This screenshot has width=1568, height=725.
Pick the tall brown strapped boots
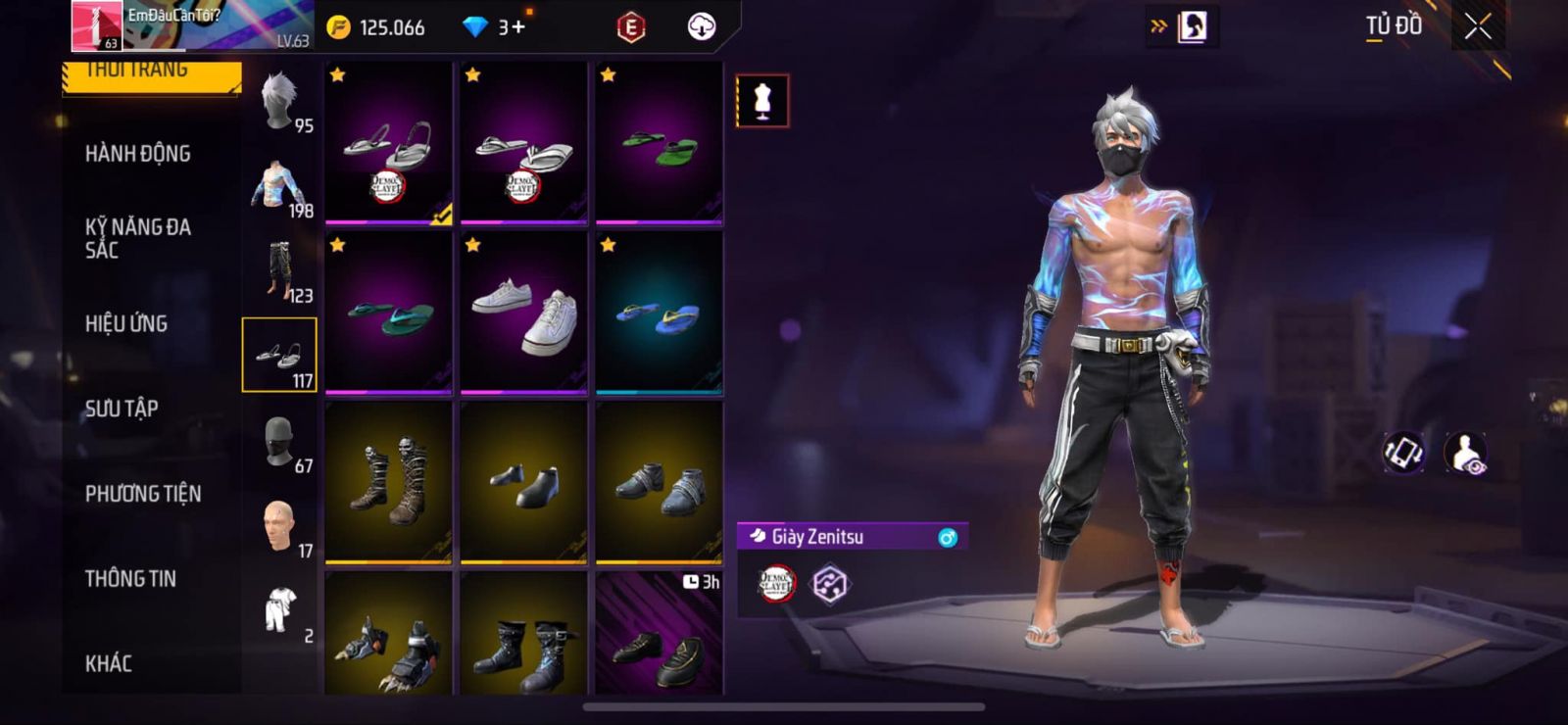(x=389, y=482)
